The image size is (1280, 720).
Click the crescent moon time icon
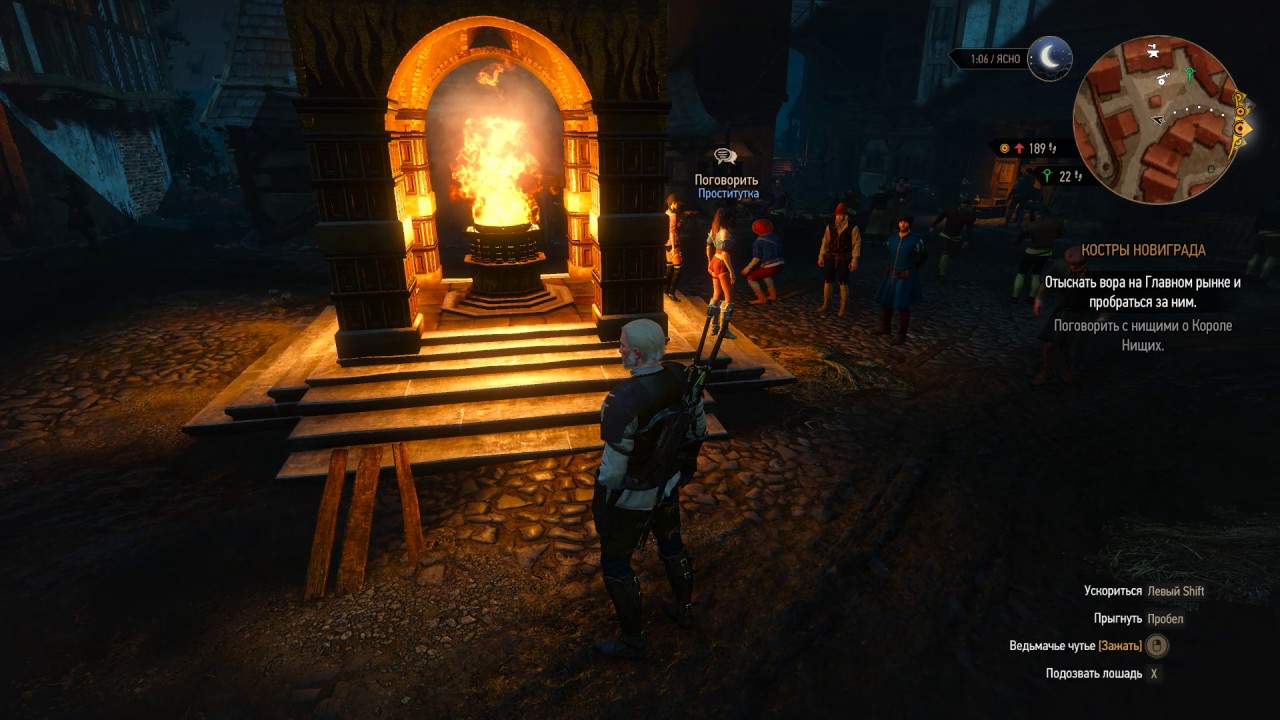(1050, 58)
